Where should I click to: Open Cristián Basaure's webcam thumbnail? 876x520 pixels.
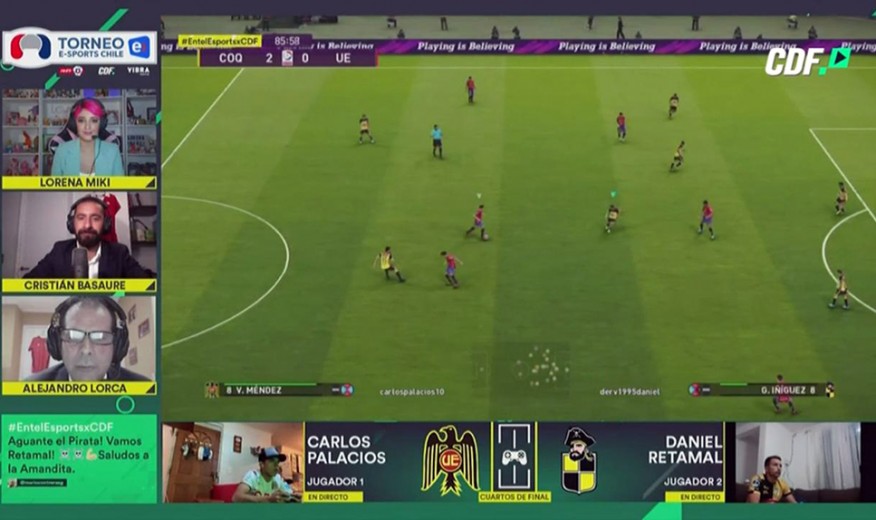coord(79,235)
